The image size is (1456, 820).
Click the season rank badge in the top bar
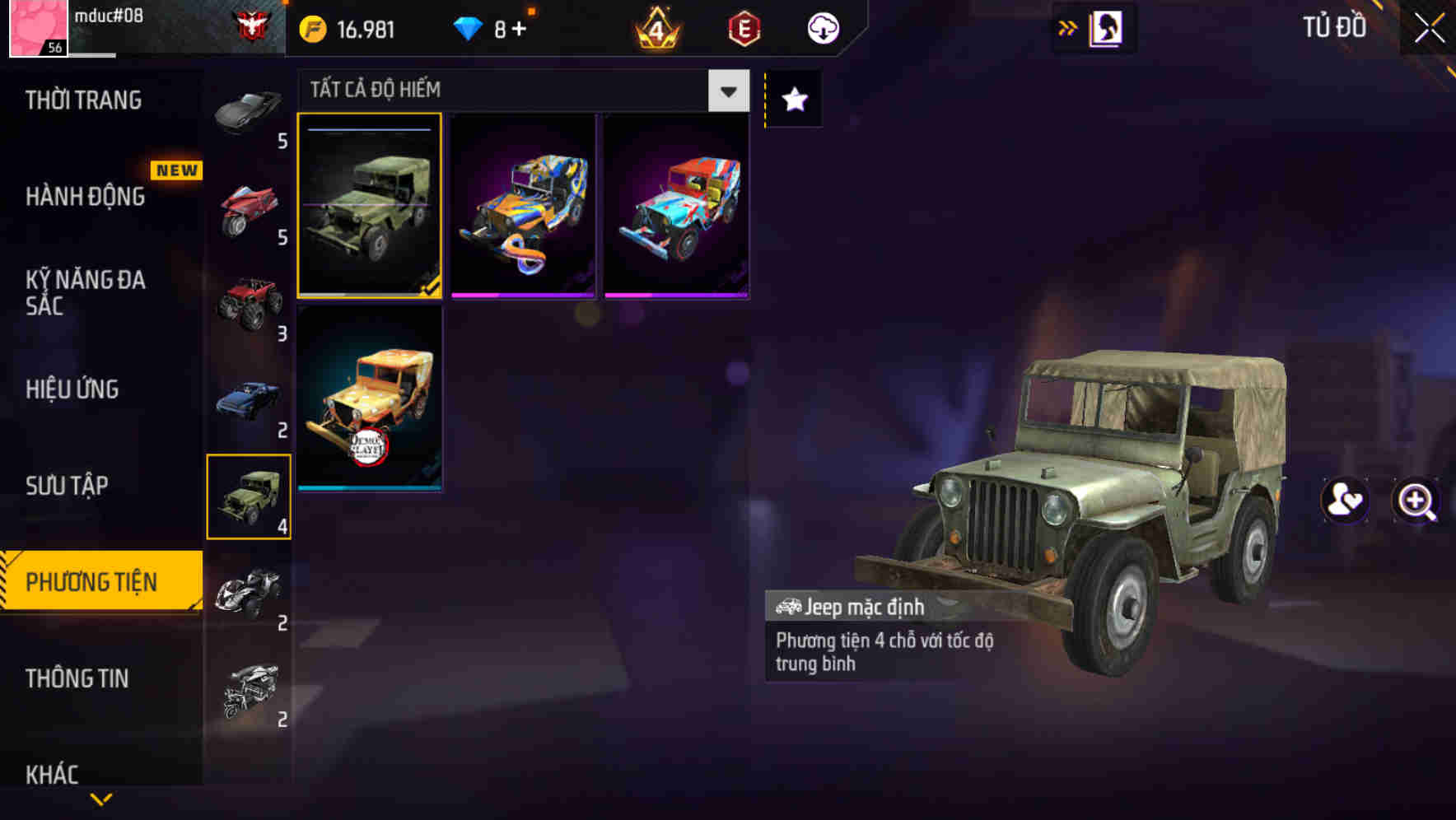click(653, 26)
